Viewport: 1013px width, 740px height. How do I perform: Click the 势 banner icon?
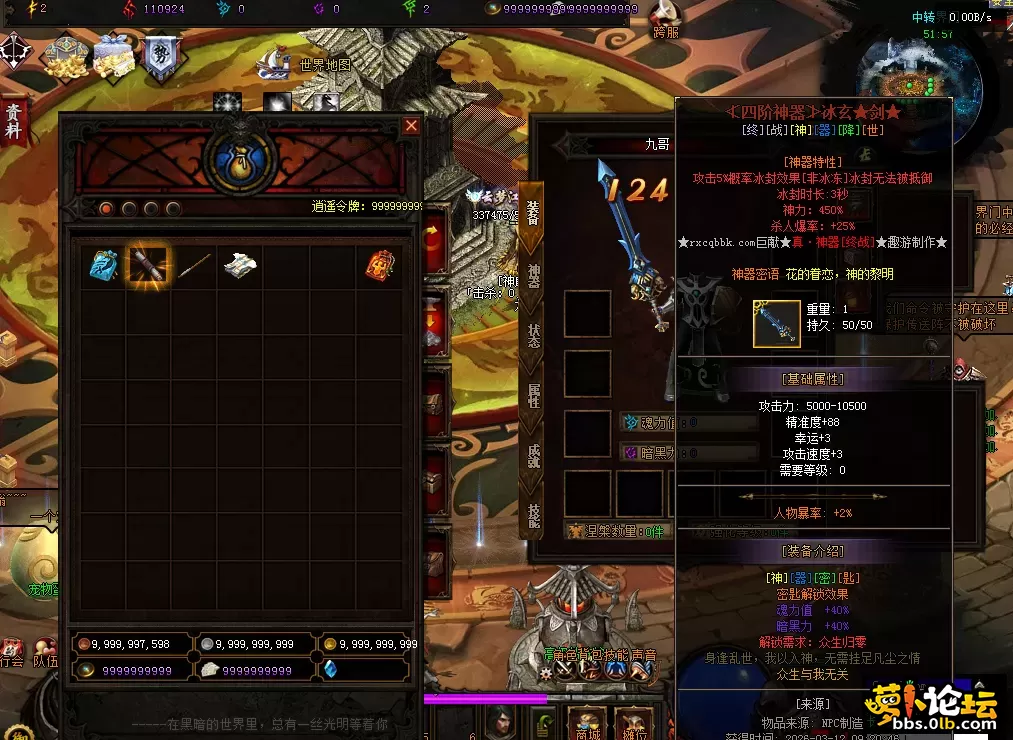160,57
